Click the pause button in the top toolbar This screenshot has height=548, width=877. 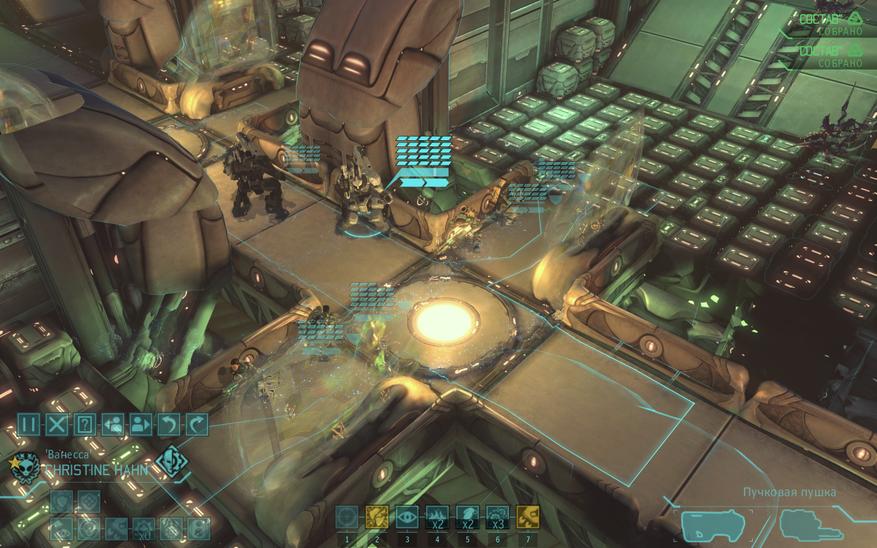(29, 424)
